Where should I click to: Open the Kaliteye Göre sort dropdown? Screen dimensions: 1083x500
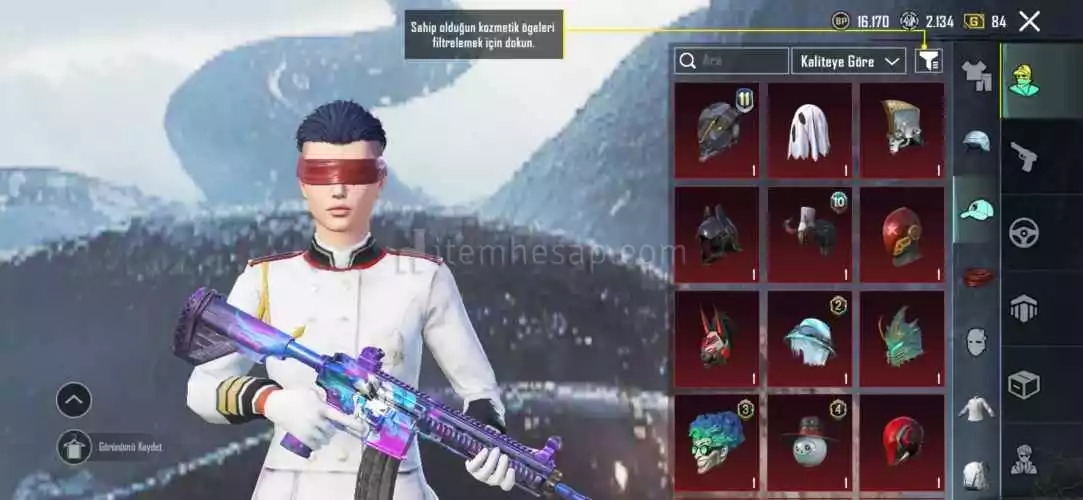(848, 62)
